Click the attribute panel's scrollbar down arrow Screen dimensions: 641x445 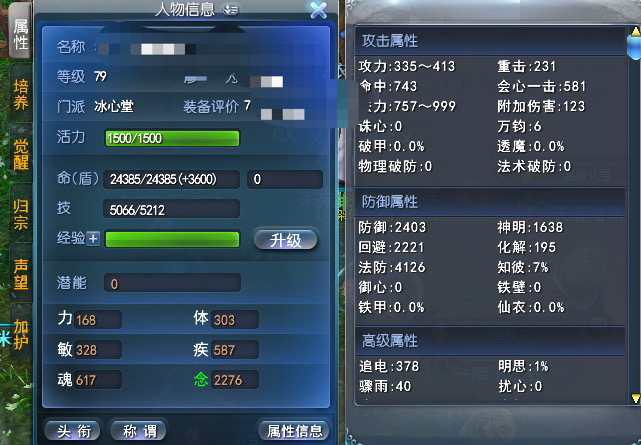(634, 398)
